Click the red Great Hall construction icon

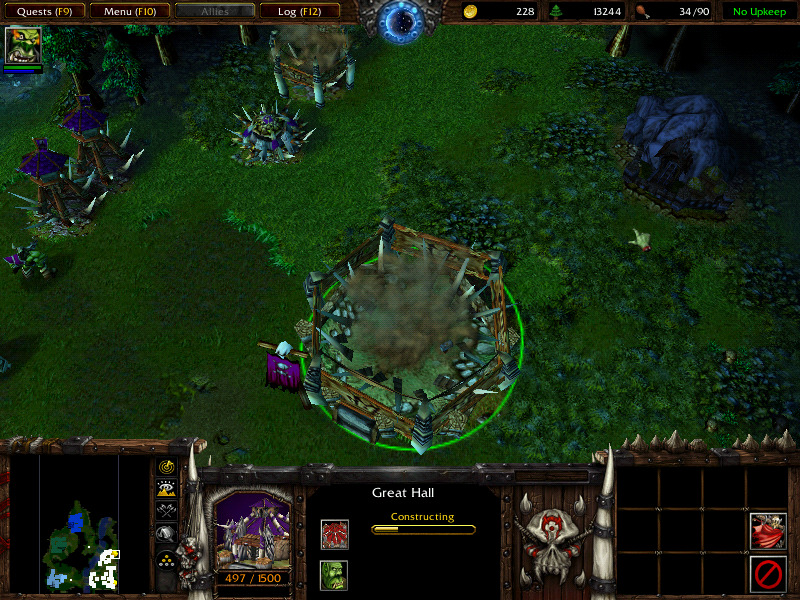pos(334,534)
